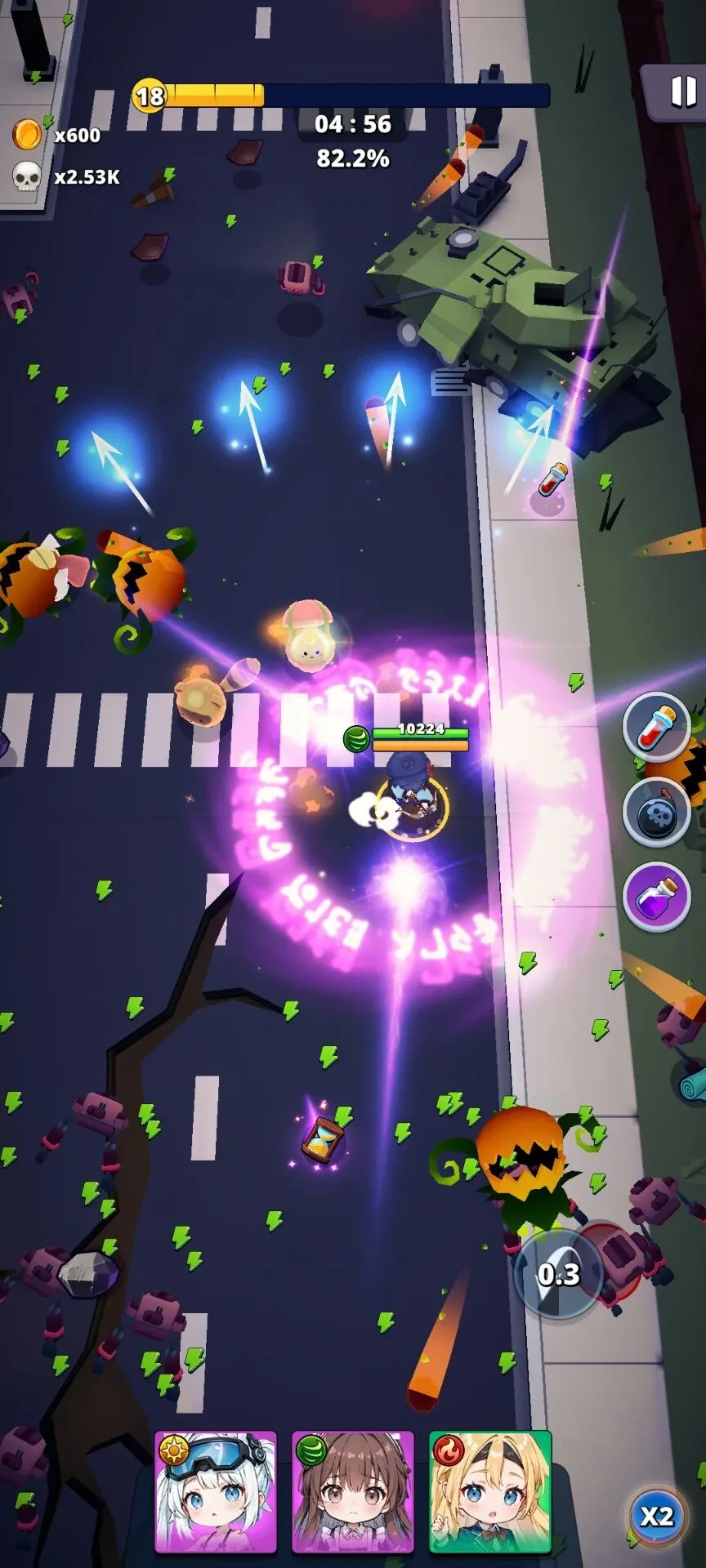The height and width of the screenshot is (1568, 706).
Task: Select the white-haired goggles girl portrait
Action: point(216,1491)
